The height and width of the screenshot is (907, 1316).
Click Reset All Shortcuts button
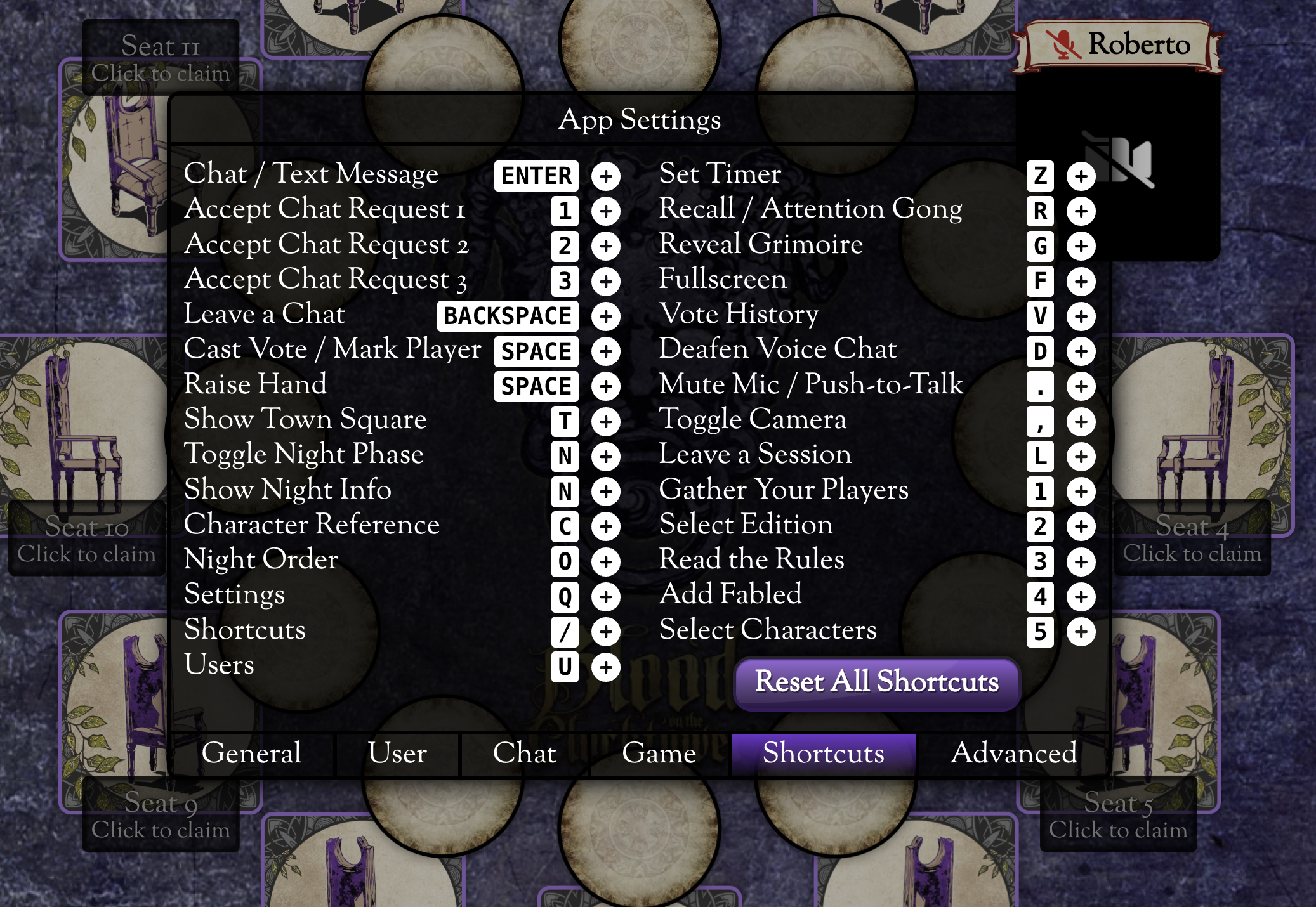tap(876, 682)
